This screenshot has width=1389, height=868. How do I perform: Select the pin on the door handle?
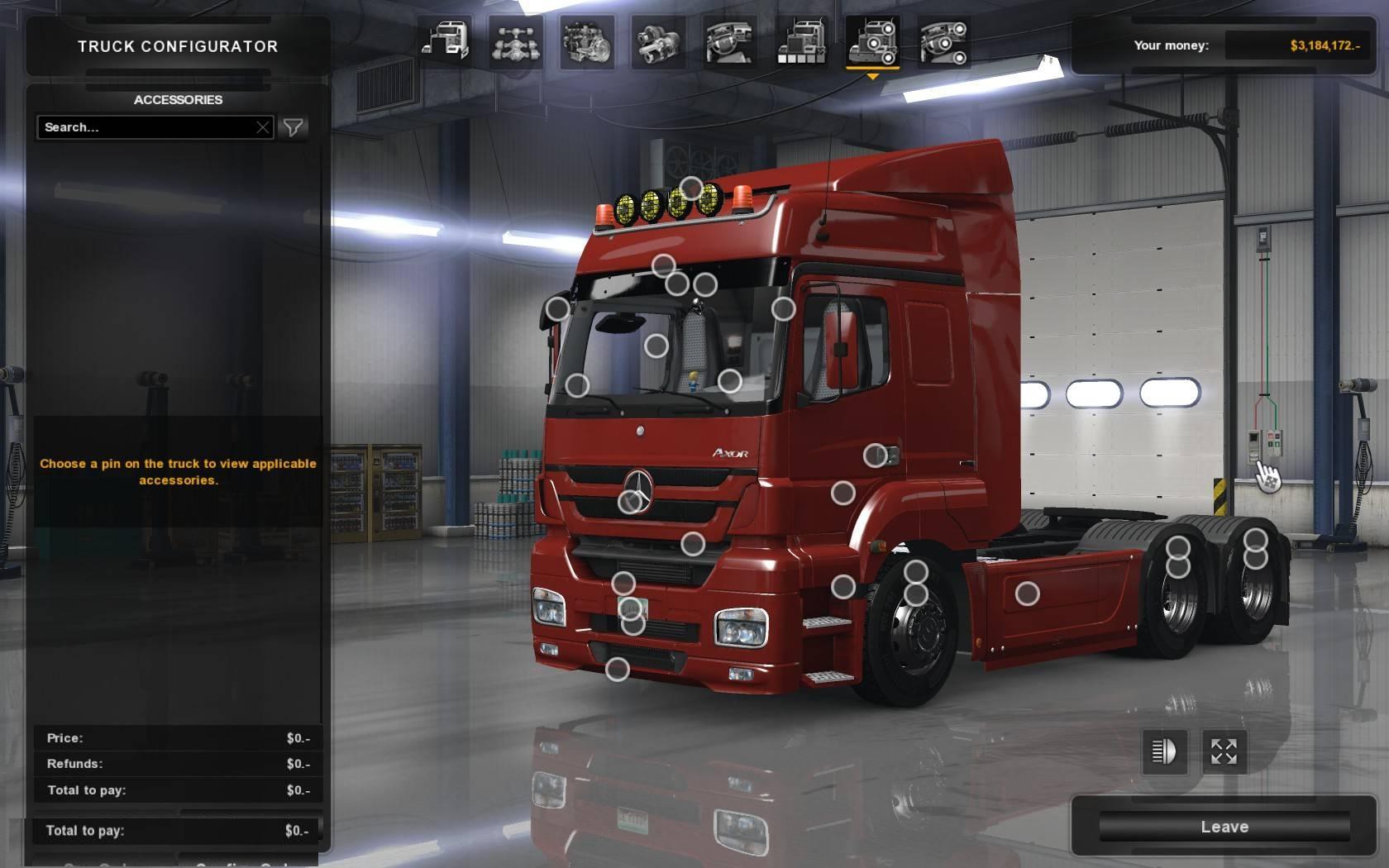pyautogui.click(x=875, y=455)
